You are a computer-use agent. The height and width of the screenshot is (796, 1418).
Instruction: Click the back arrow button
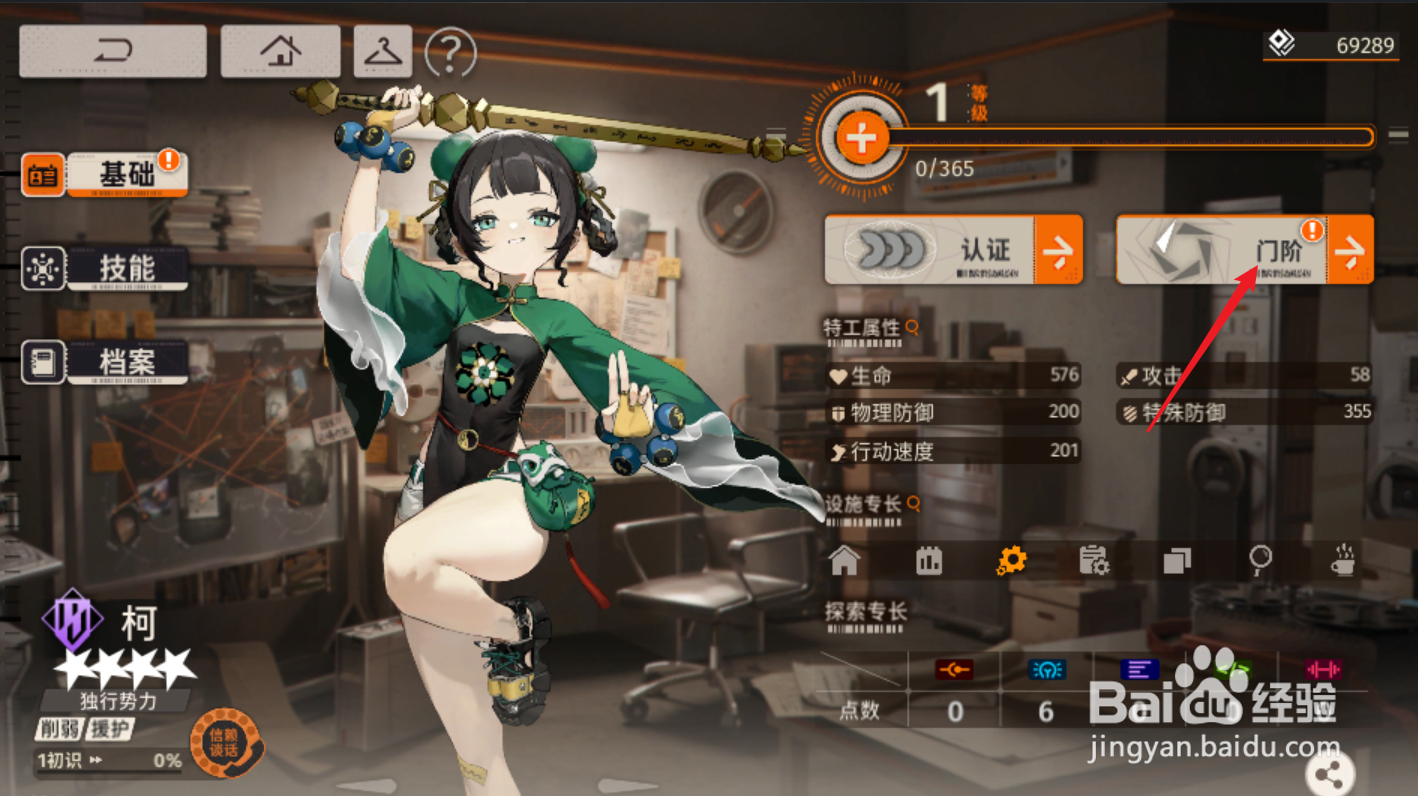[x=113, y=51]
